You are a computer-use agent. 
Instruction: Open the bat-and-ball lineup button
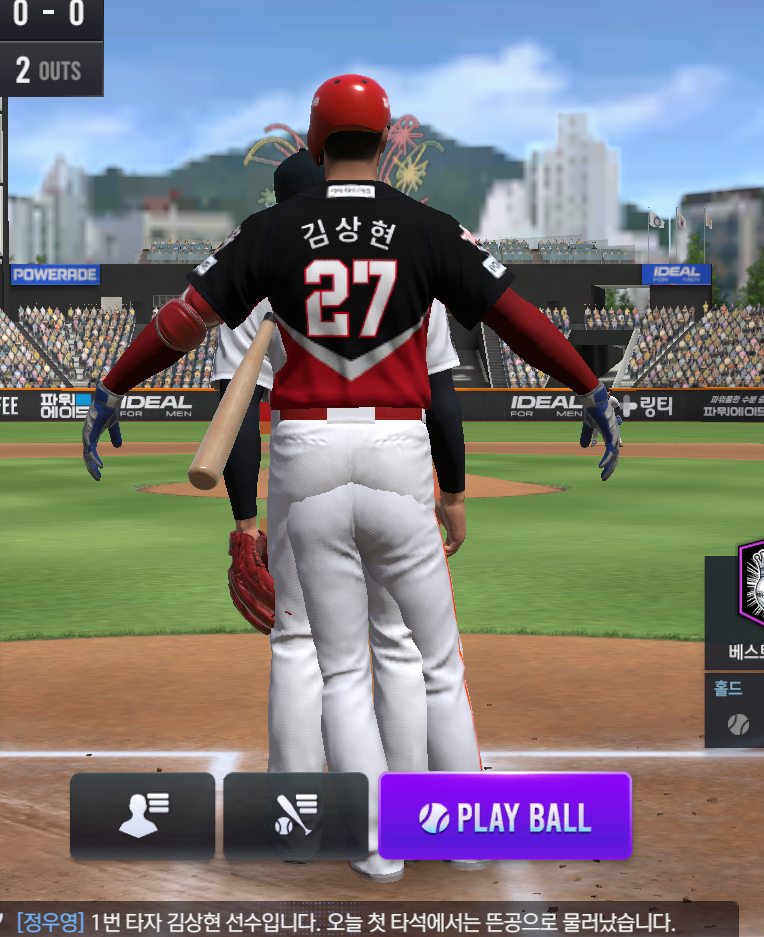click(296, 816)
